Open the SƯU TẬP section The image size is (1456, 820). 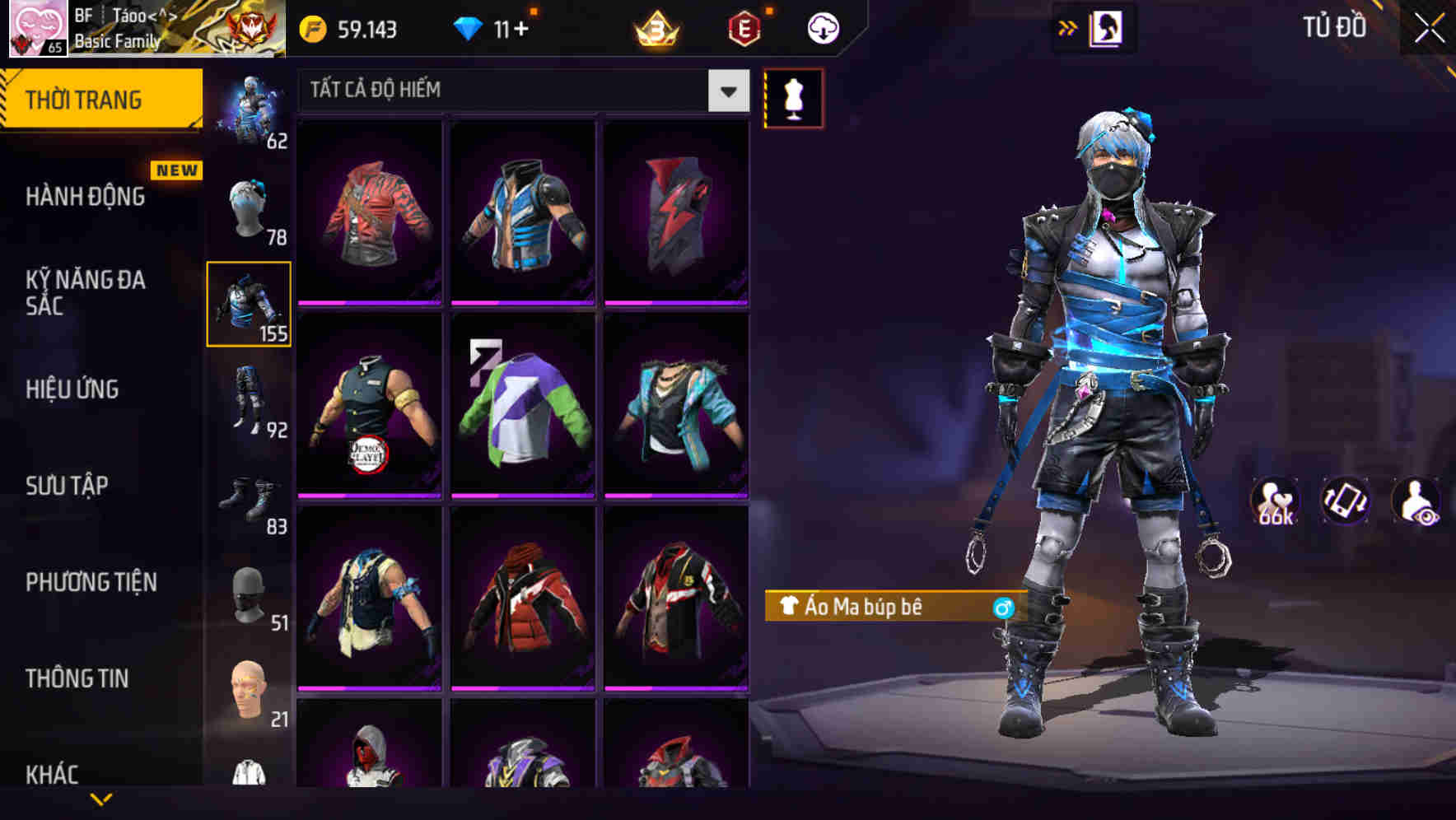(70, 486)
